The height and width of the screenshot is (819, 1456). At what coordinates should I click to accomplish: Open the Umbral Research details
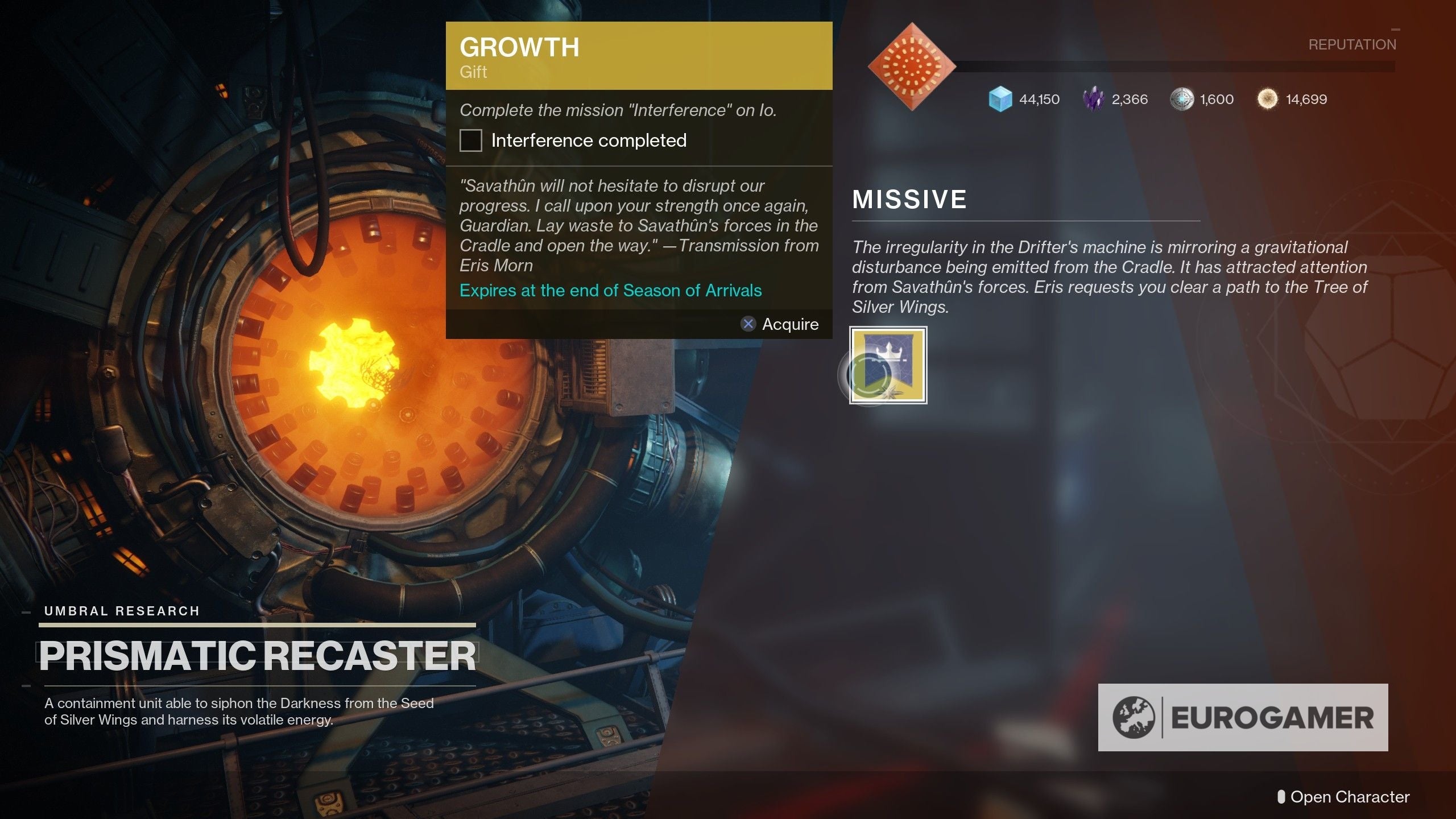[121, 611]
